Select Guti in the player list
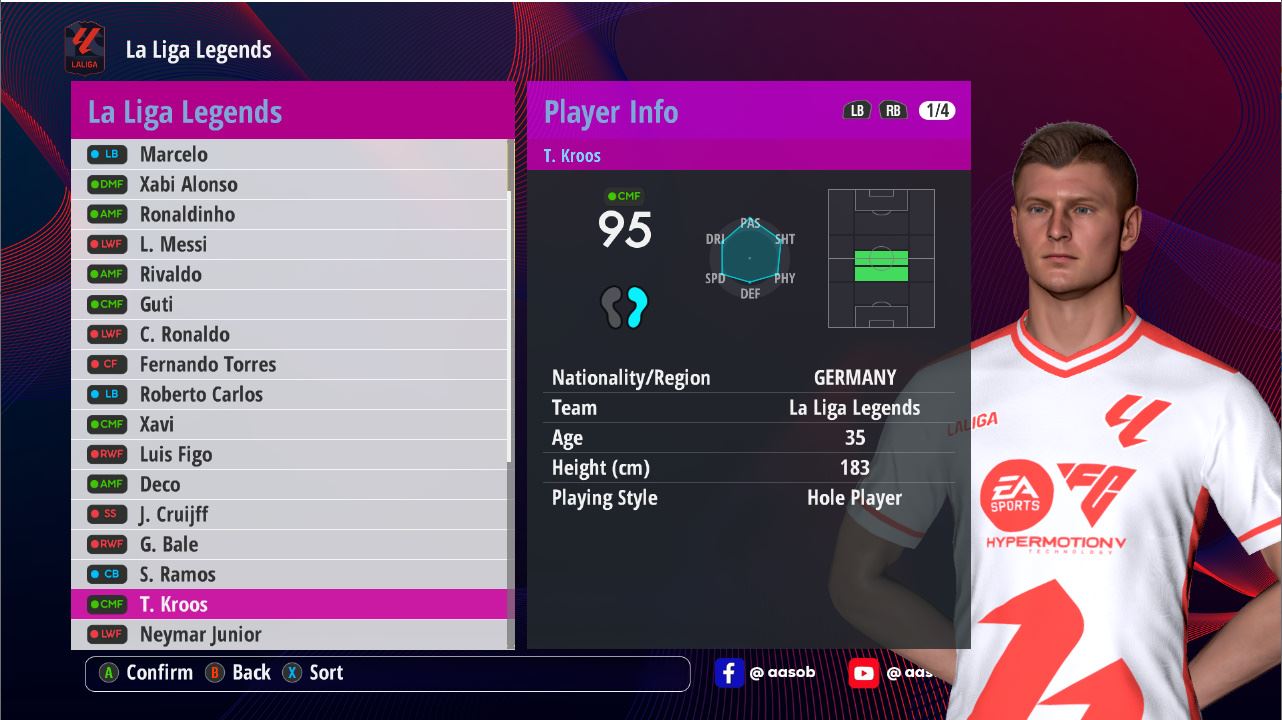The image size is (1282, 720). [x=290, y=304]
